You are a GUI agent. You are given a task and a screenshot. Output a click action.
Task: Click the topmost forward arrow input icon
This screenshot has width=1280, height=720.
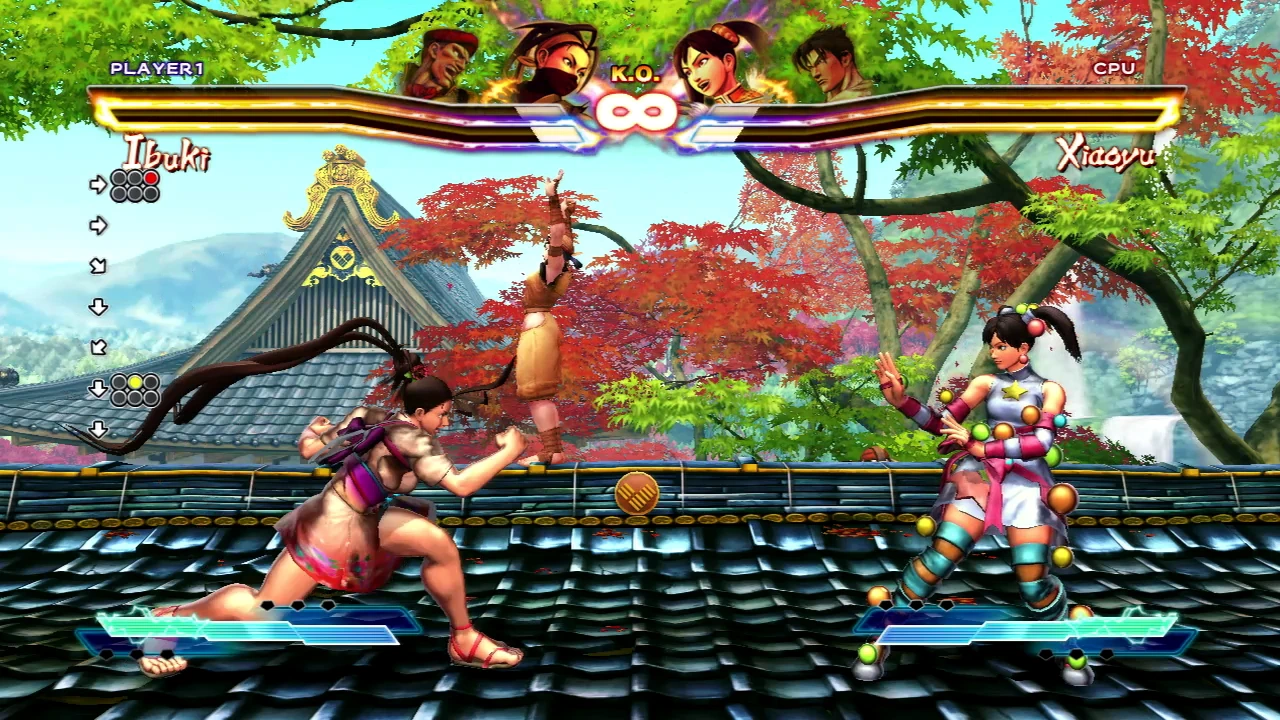pos(98,183)
